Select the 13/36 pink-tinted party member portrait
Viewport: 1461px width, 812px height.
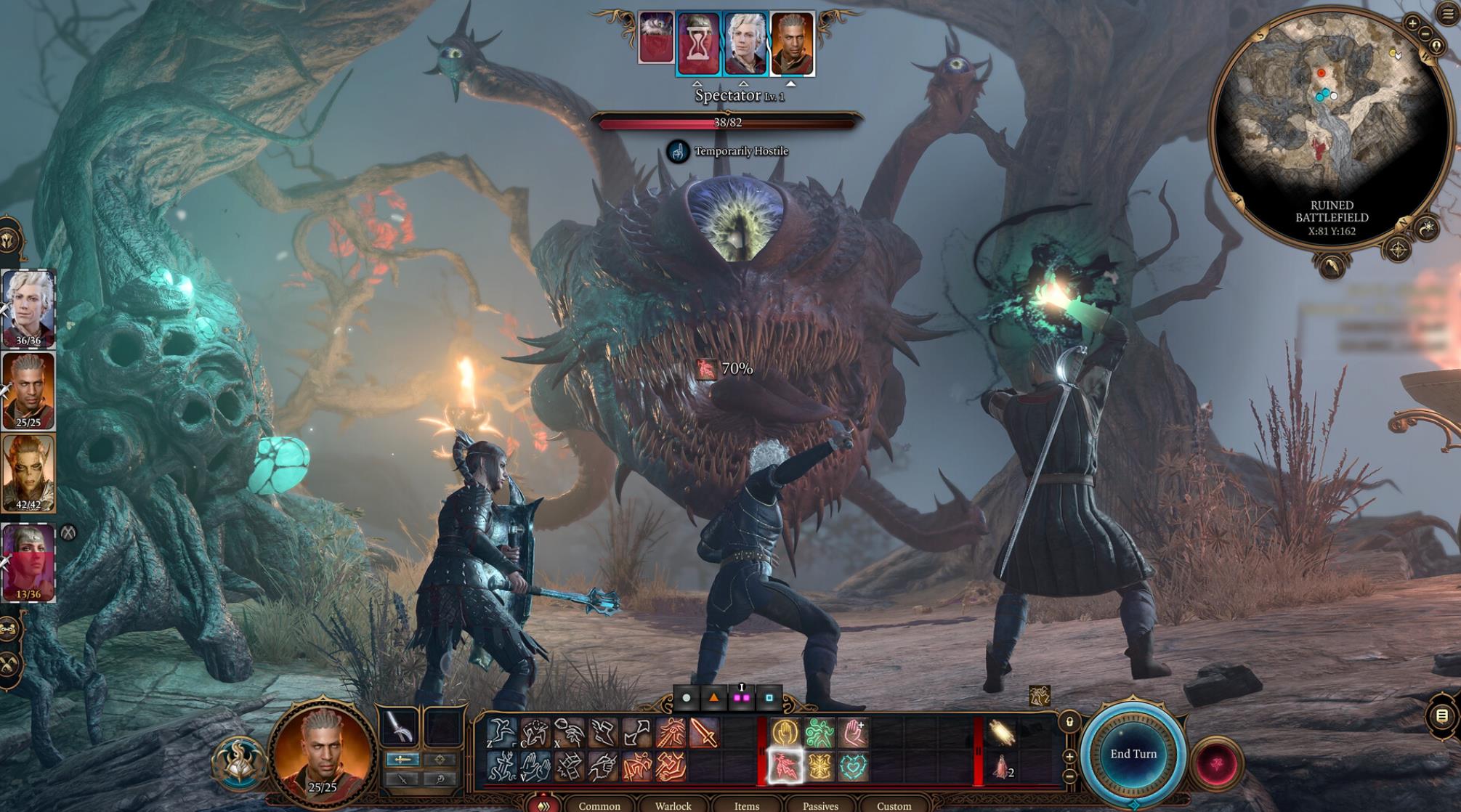28,563
